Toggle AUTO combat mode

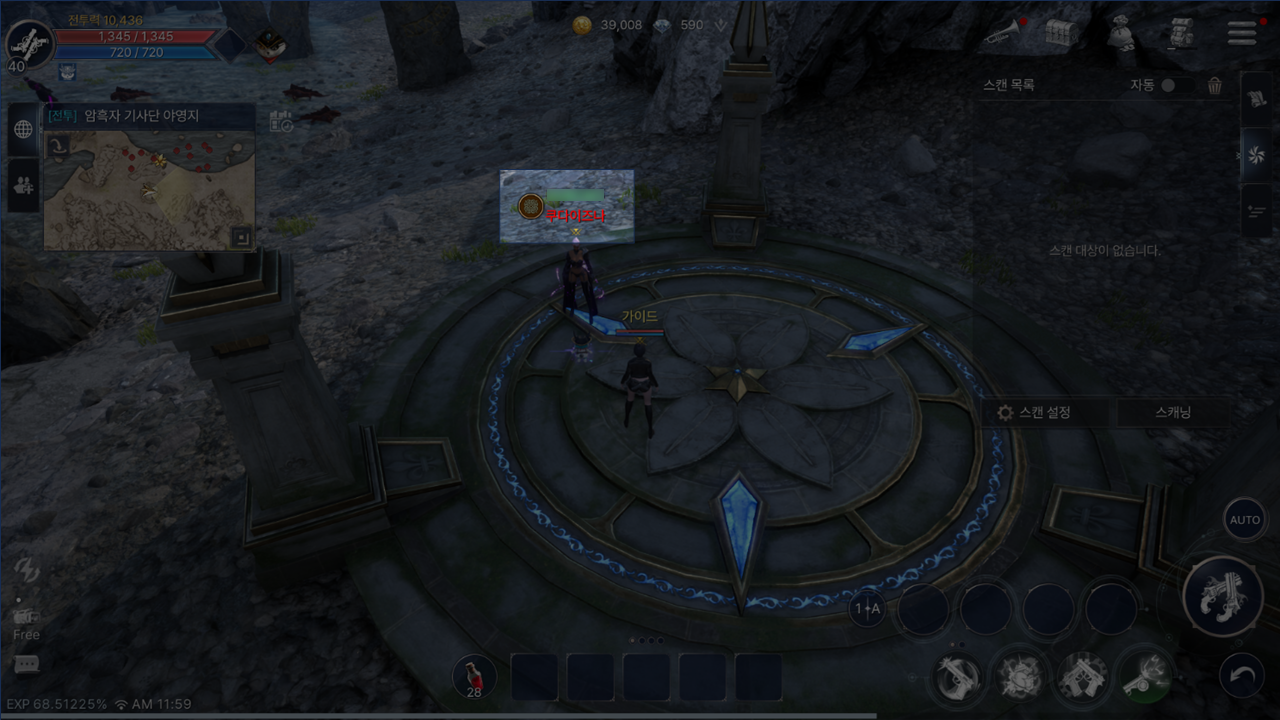tap(1245, 520)
